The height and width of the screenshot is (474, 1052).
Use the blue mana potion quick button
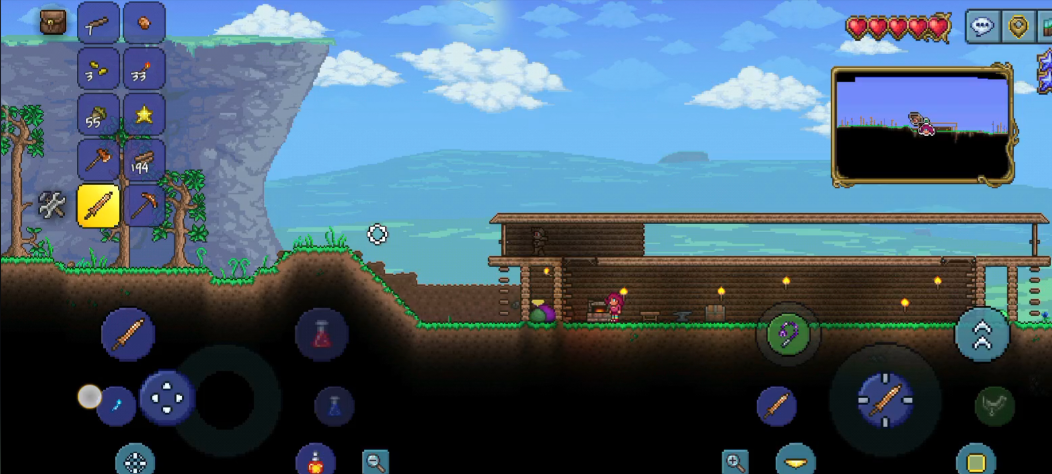[x=334, y=406]
